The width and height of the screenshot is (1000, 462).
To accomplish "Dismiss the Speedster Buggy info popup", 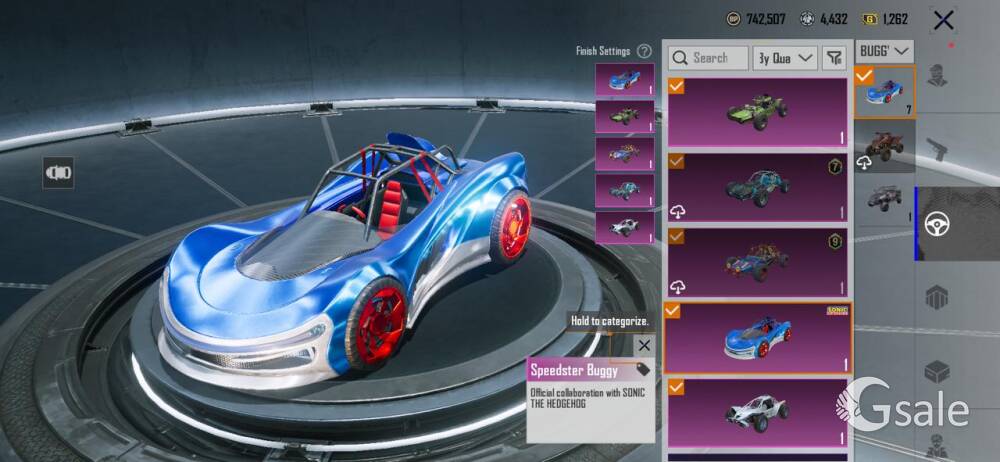I will pyautogui.click(x=644, y=346).
